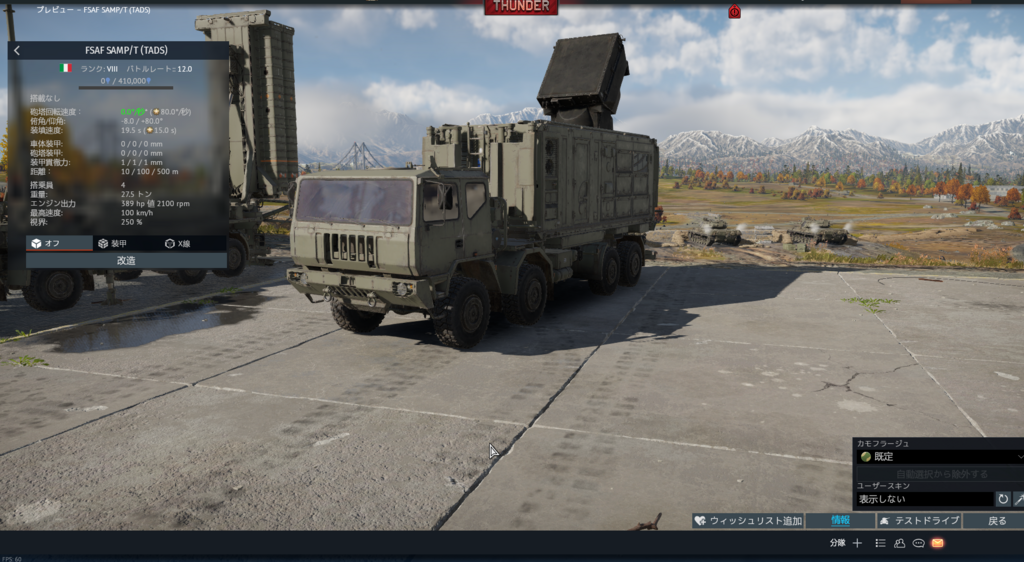Open the カモフラージュ camouflage dropdown

click(938, 456)
